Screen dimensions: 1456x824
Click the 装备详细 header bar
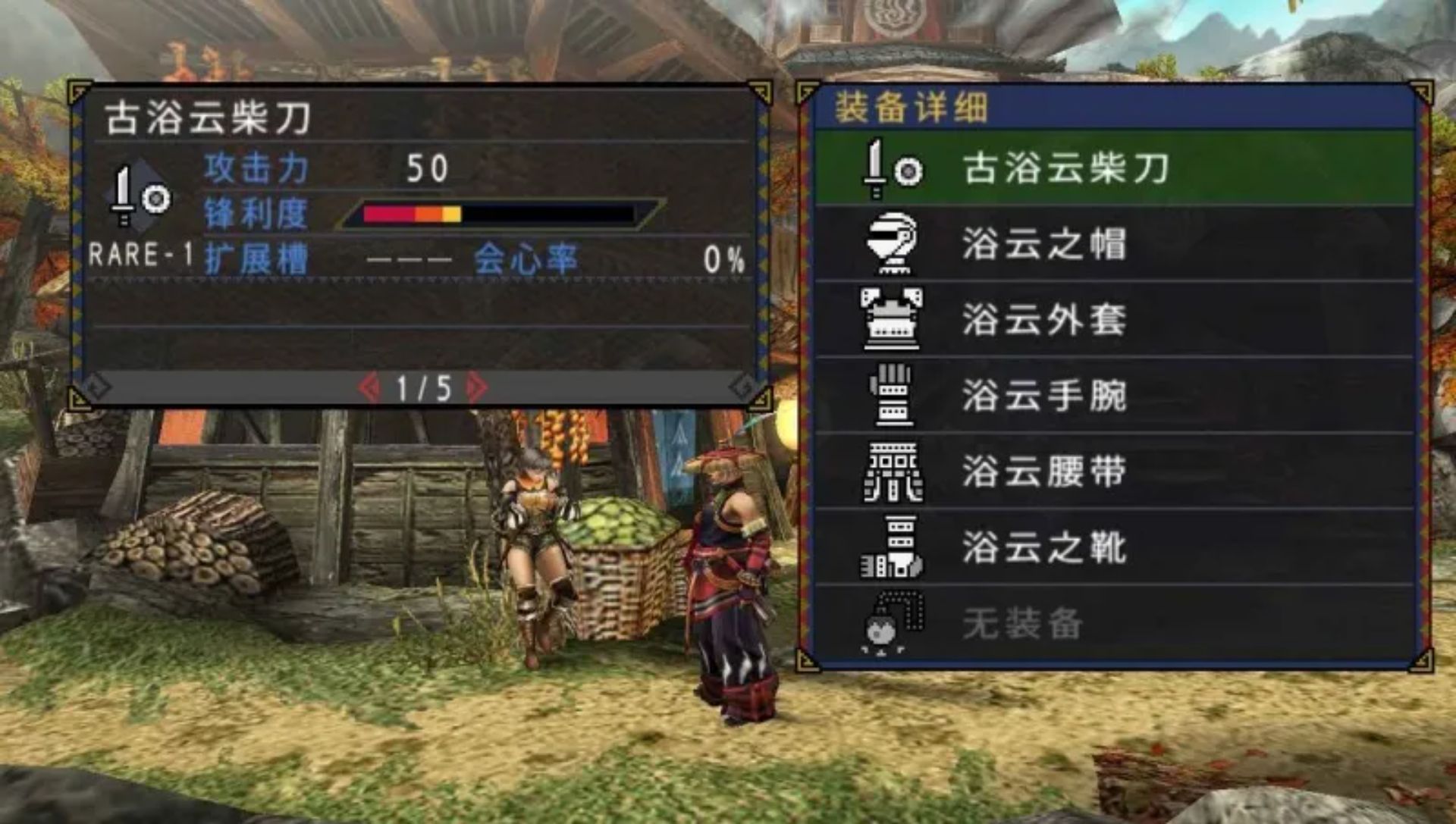[x=910, y=106]
